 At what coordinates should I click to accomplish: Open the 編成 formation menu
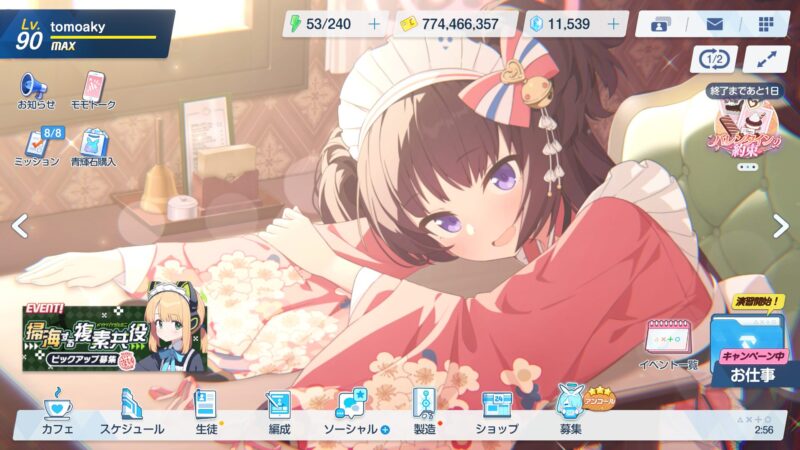pos(279,412)
